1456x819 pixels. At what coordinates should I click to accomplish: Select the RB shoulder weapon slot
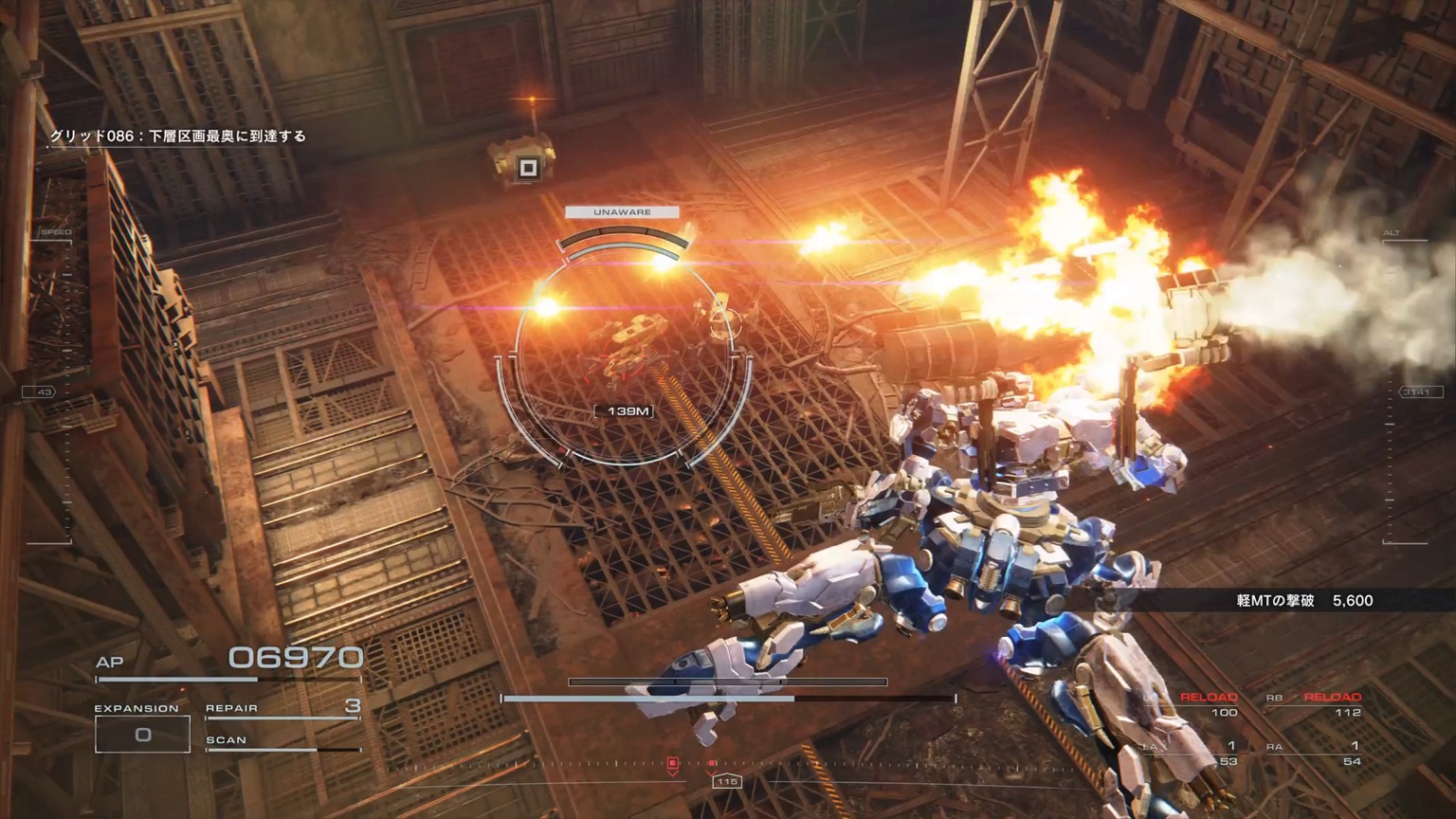click(1315, 704)
